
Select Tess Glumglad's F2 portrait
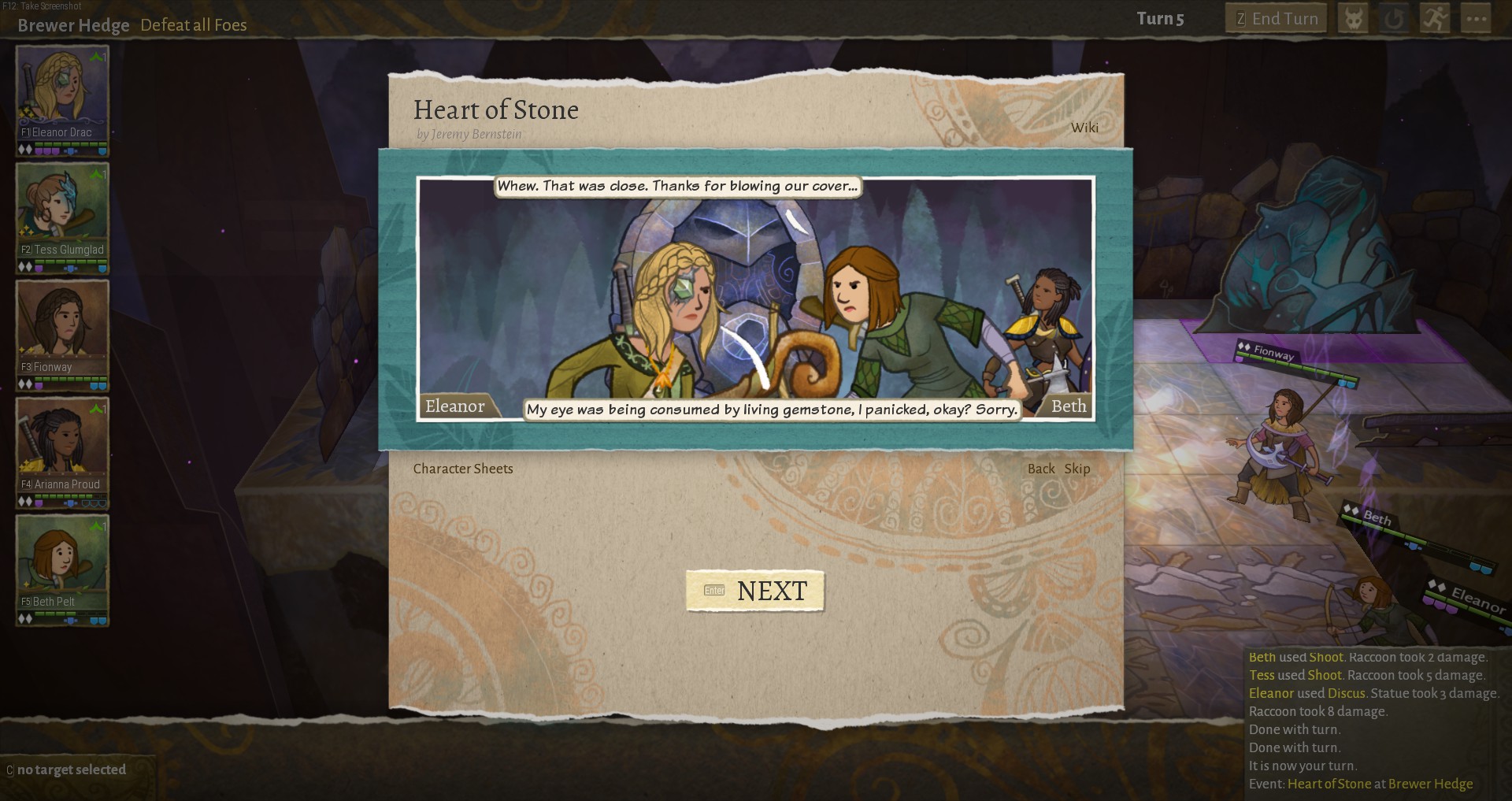[x=62, y=208]
